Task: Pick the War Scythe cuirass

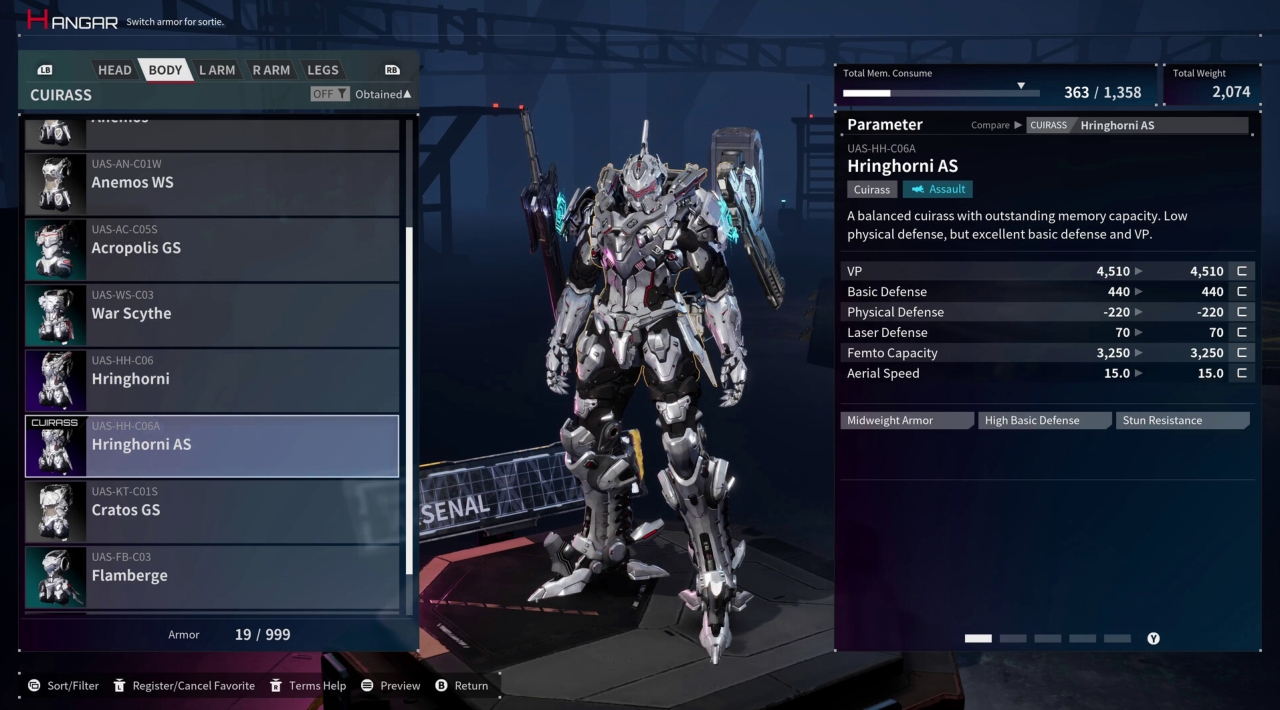Action: [212, 314]
